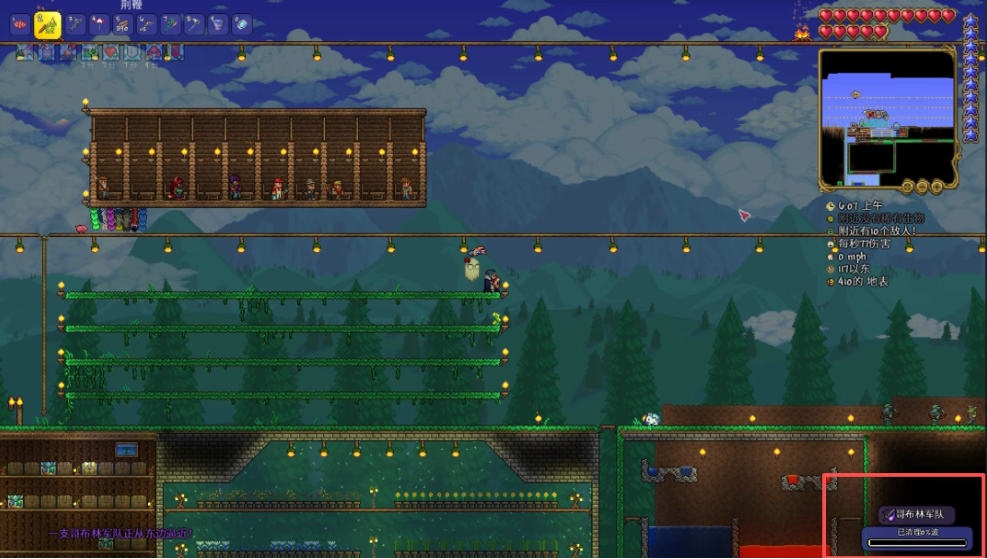Viewport: 987px width, 559px height.
Task: Select the grey weapon in hotbar slot three
Action: [74, 24]
